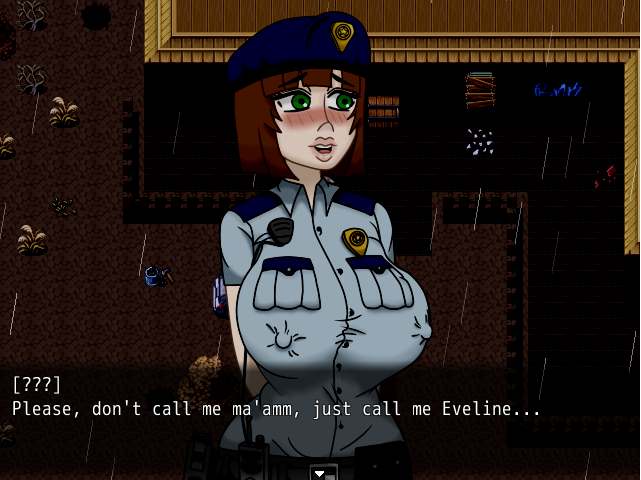Advance dialogue with the down-arrow indicator
Image resolution: width=641 pixels, height=480 pixels.
320,472
